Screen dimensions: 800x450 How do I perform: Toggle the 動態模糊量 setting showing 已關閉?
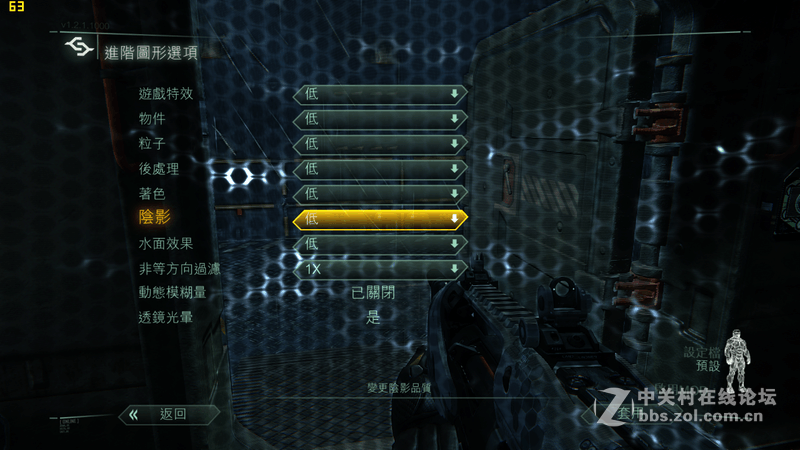click(x=374, y=293)
